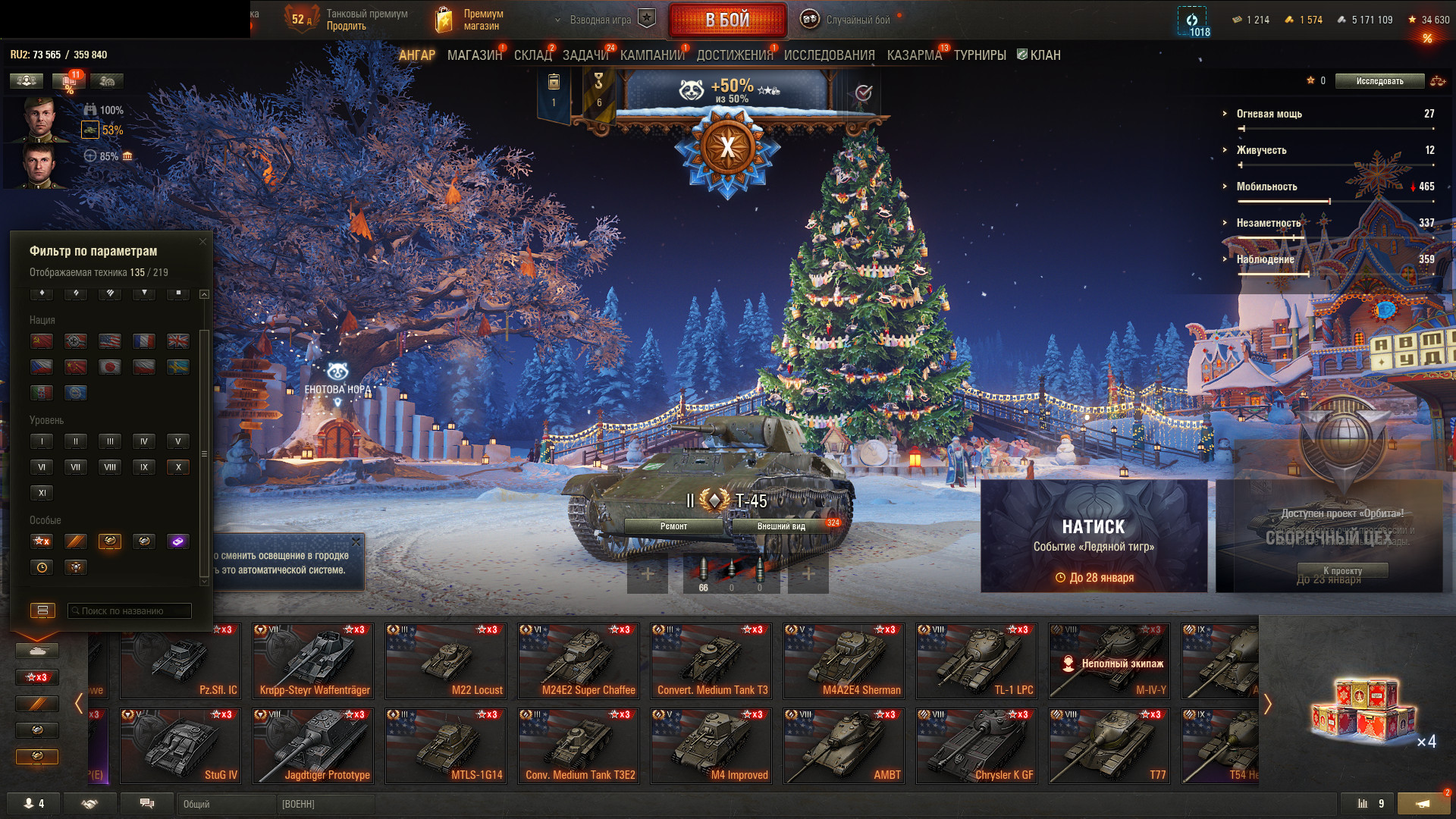The image size is (1456, 819).
Task: Switch to the ИССЛЕДОВАНИЯ tab
Action: 829,55
